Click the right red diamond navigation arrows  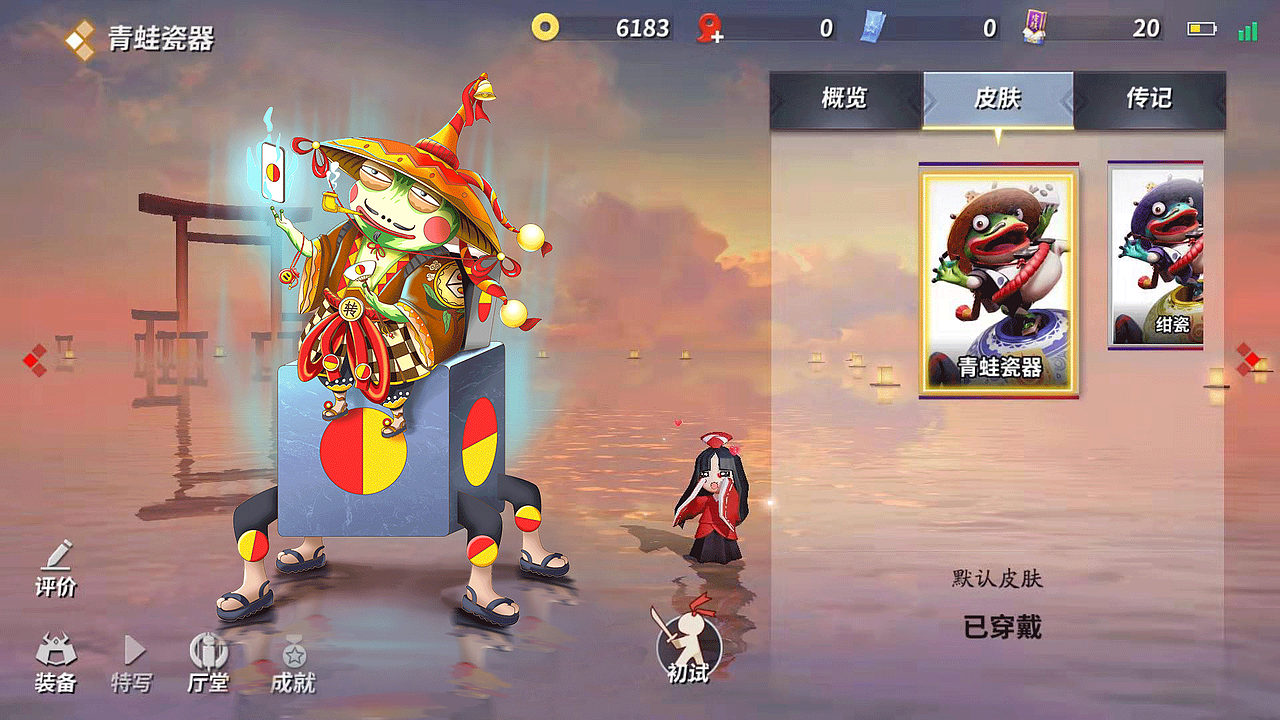coord(1247,357)
